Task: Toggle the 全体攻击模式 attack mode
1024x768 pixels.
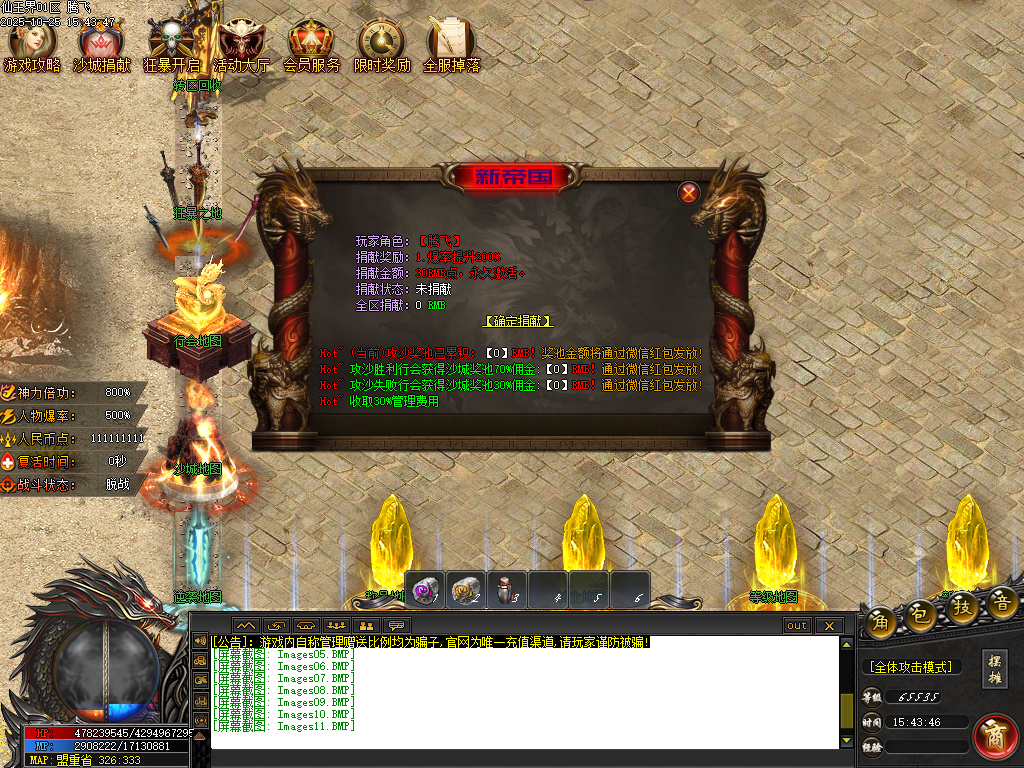Action: 910,667
